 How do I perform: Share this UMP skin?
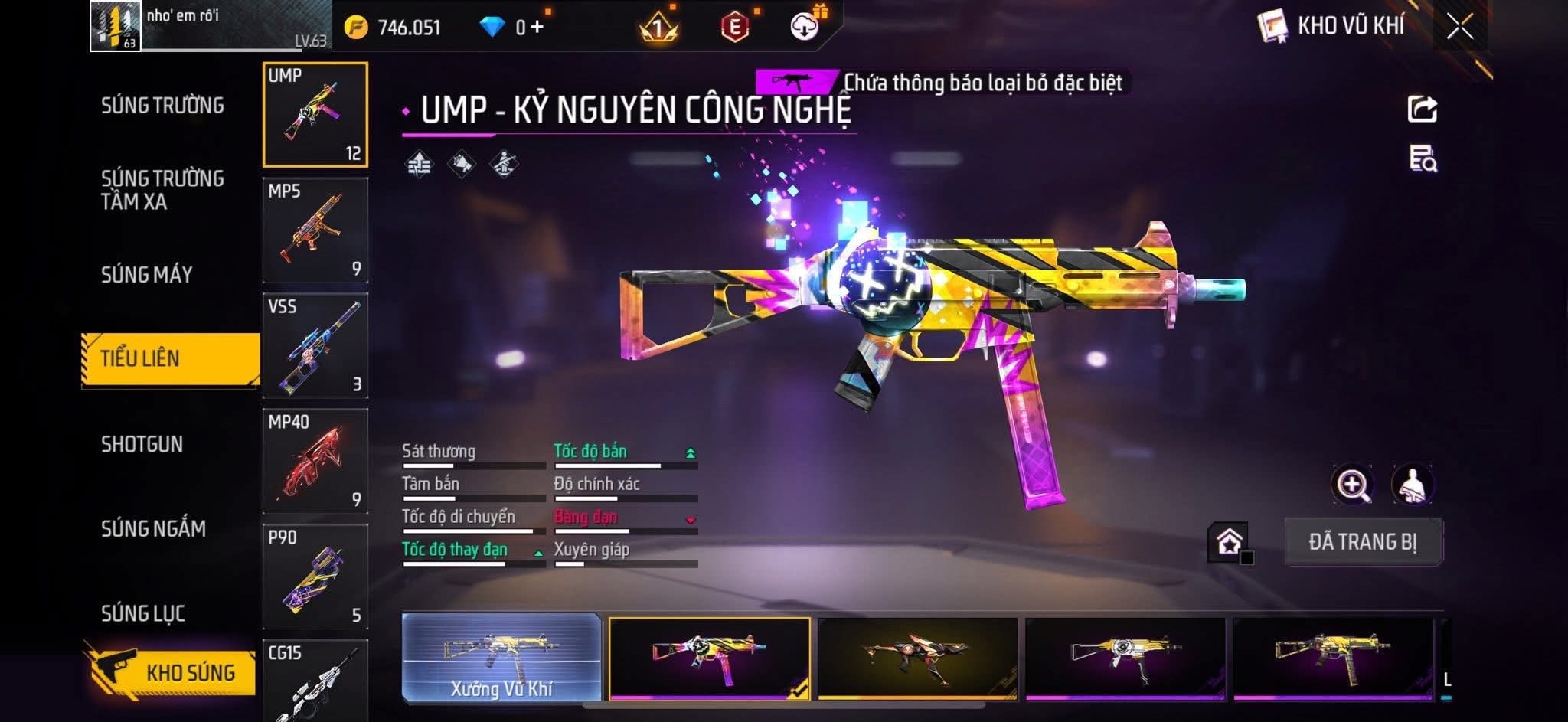(x=1423, y=109)
